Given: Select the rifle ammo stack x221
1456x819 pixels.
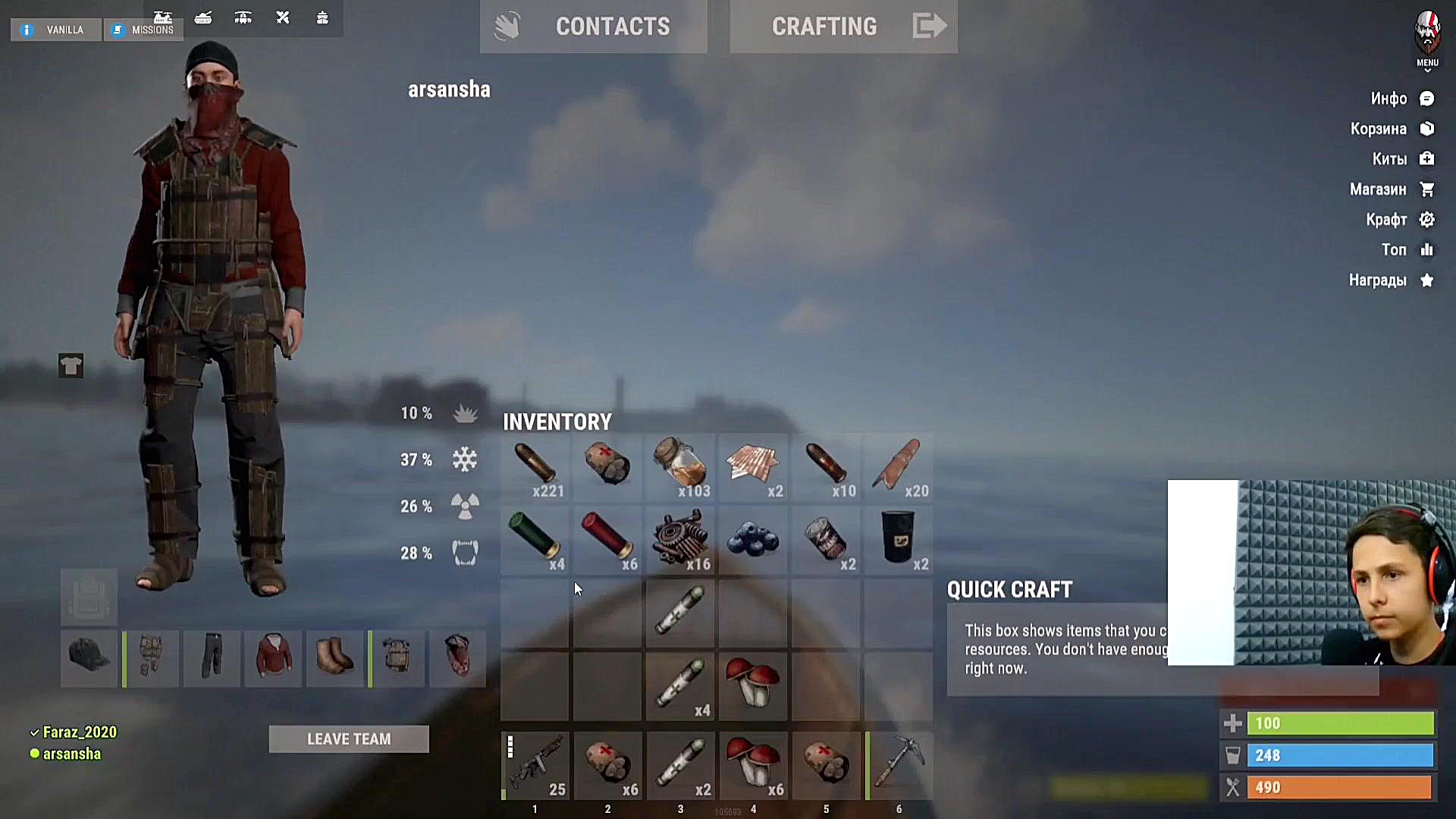Looking at the screenshot, I should pos(535,466).
